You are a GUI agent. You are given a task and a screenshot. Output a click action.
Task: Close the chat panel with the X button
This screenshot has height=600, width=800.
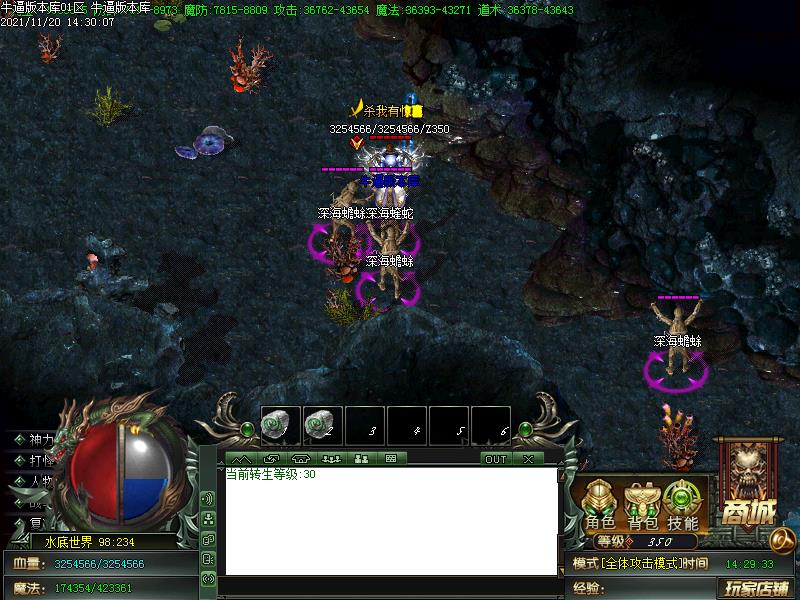[527, 459]
